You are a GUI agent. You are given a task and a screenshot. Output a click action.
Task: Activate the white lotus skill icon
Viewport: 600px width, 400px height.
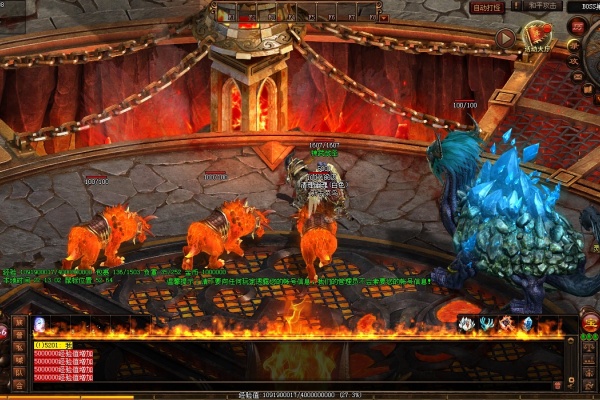click(x=466, y=323)
